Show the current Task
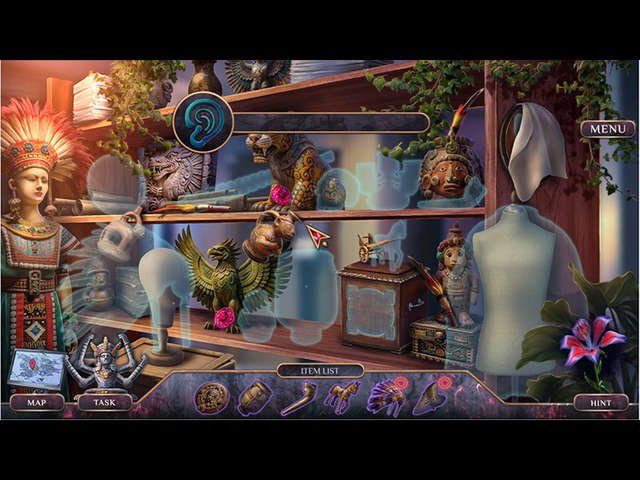The image size is (640, 480). click(105, 403)
